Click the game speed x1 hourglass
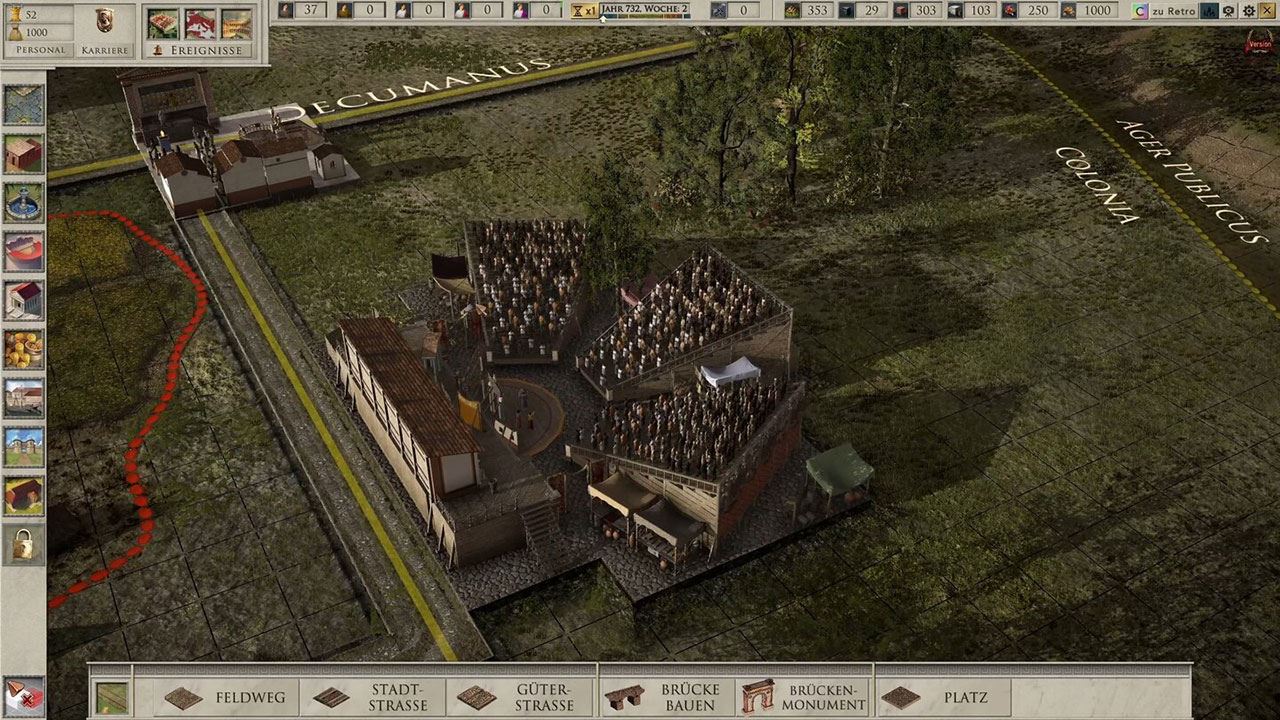 click(583, 10)
